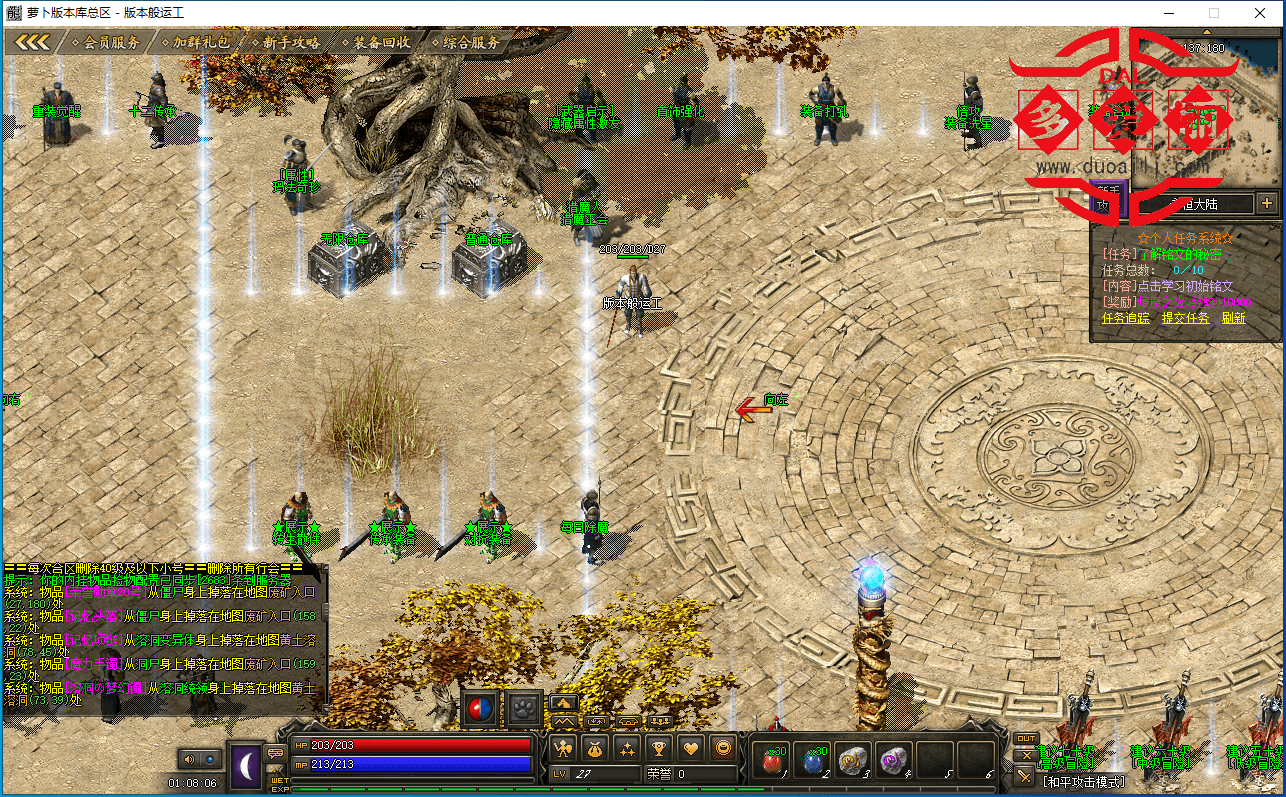The image size is (1286, 797).
Task: Click the 提交任务 submit quest link
Action: click(1185, 318)
